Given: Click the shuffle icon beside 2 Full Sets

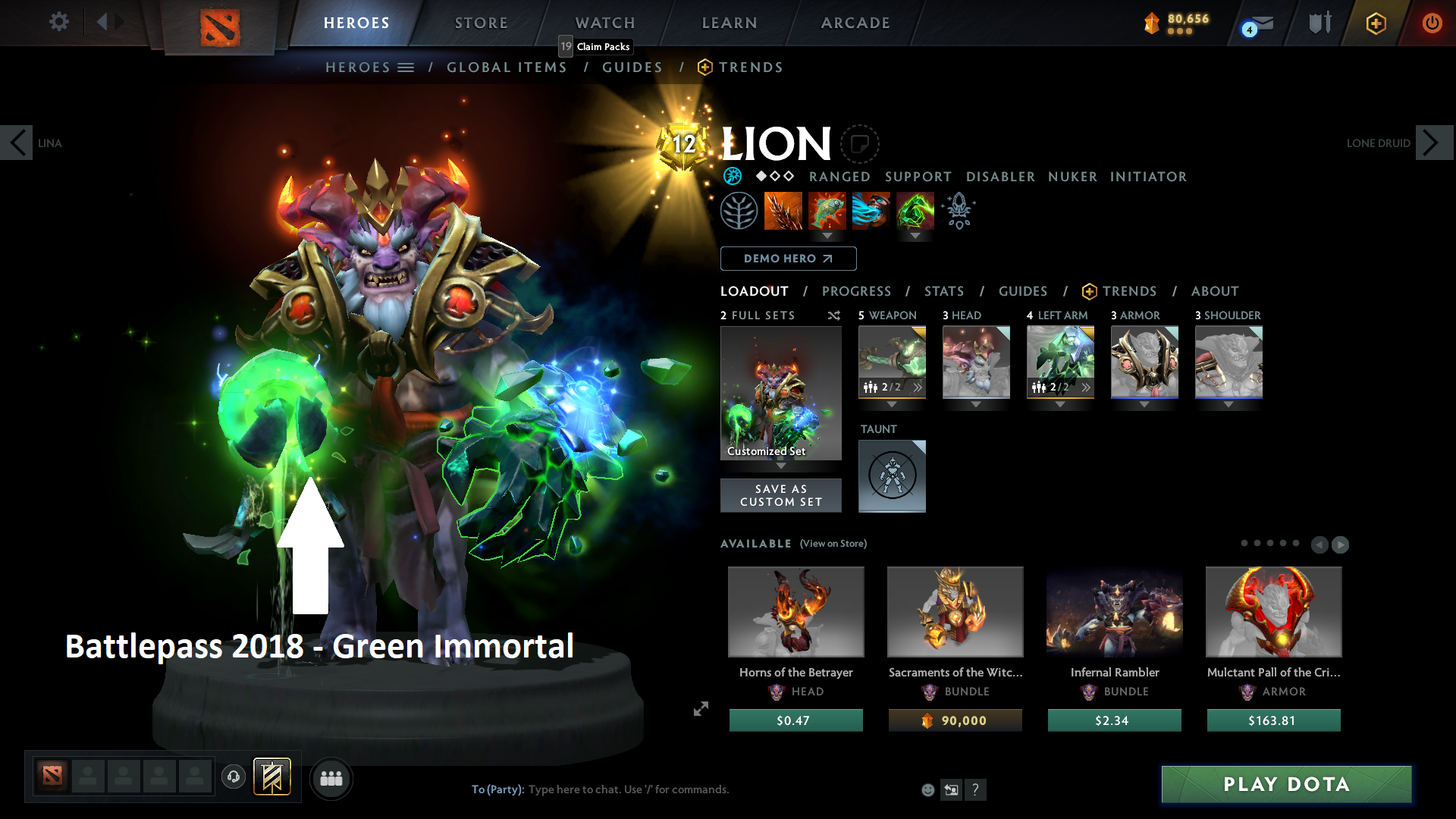Looking at the screenshot, I should (x=833, y=315).
